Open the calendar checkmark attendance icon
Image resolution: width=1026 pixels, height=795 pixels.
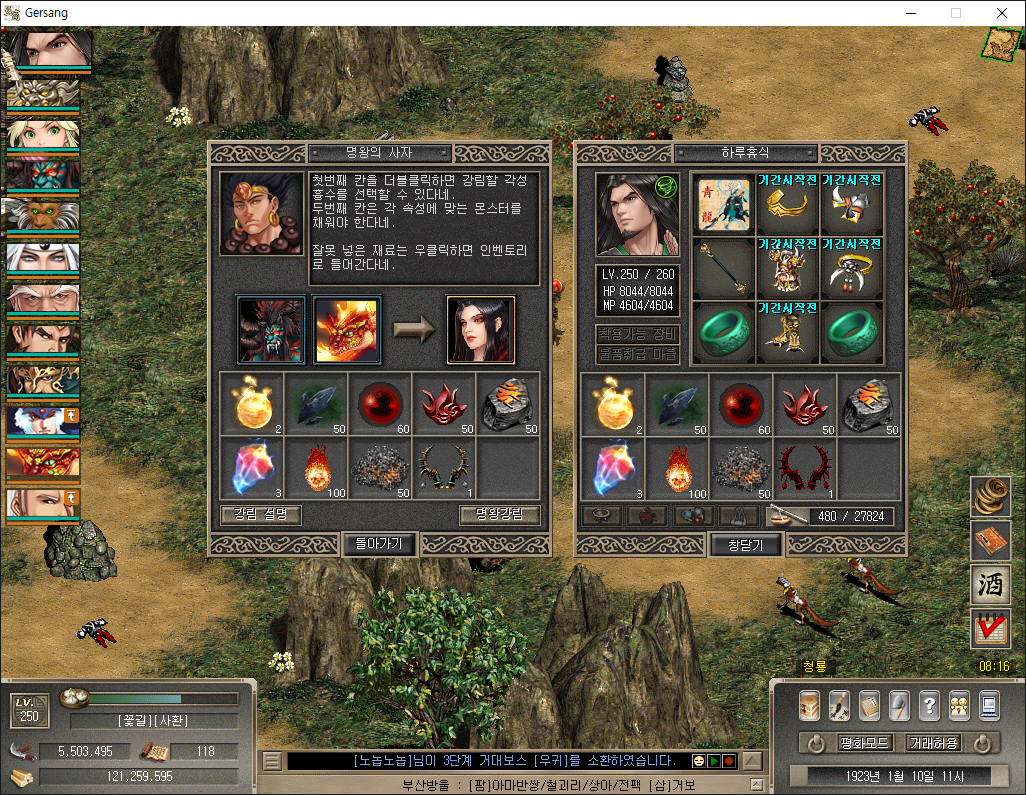pos(990,629)
